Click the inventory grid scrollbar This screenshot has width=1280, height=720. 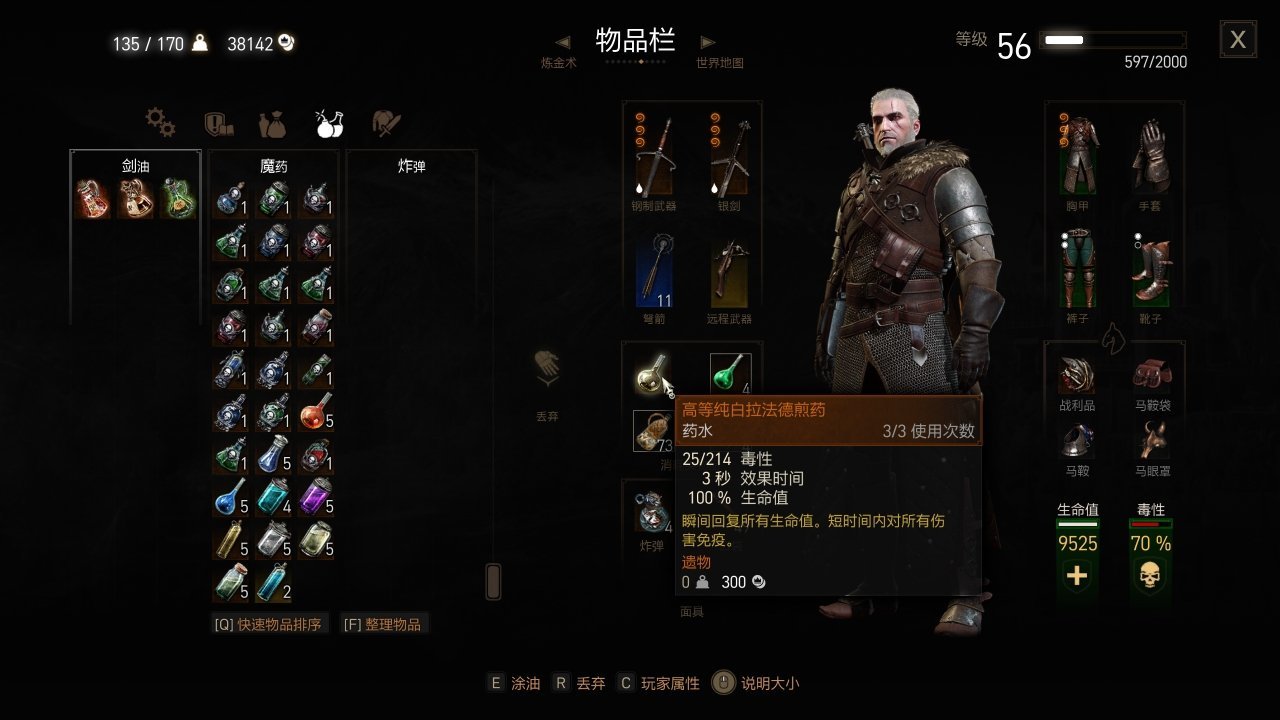[493, 580]
